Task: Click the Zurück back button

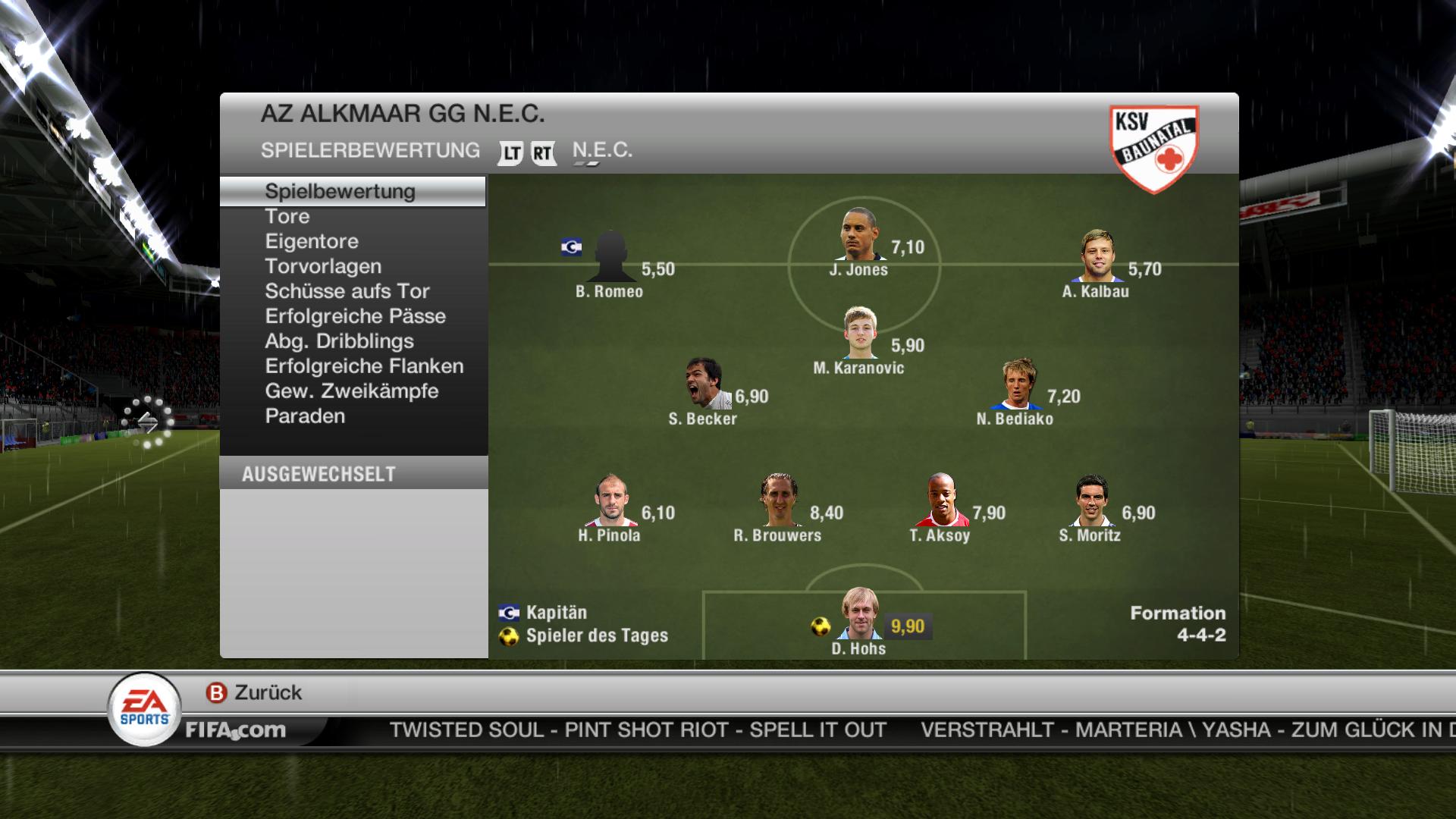Action: click(255, 692)
